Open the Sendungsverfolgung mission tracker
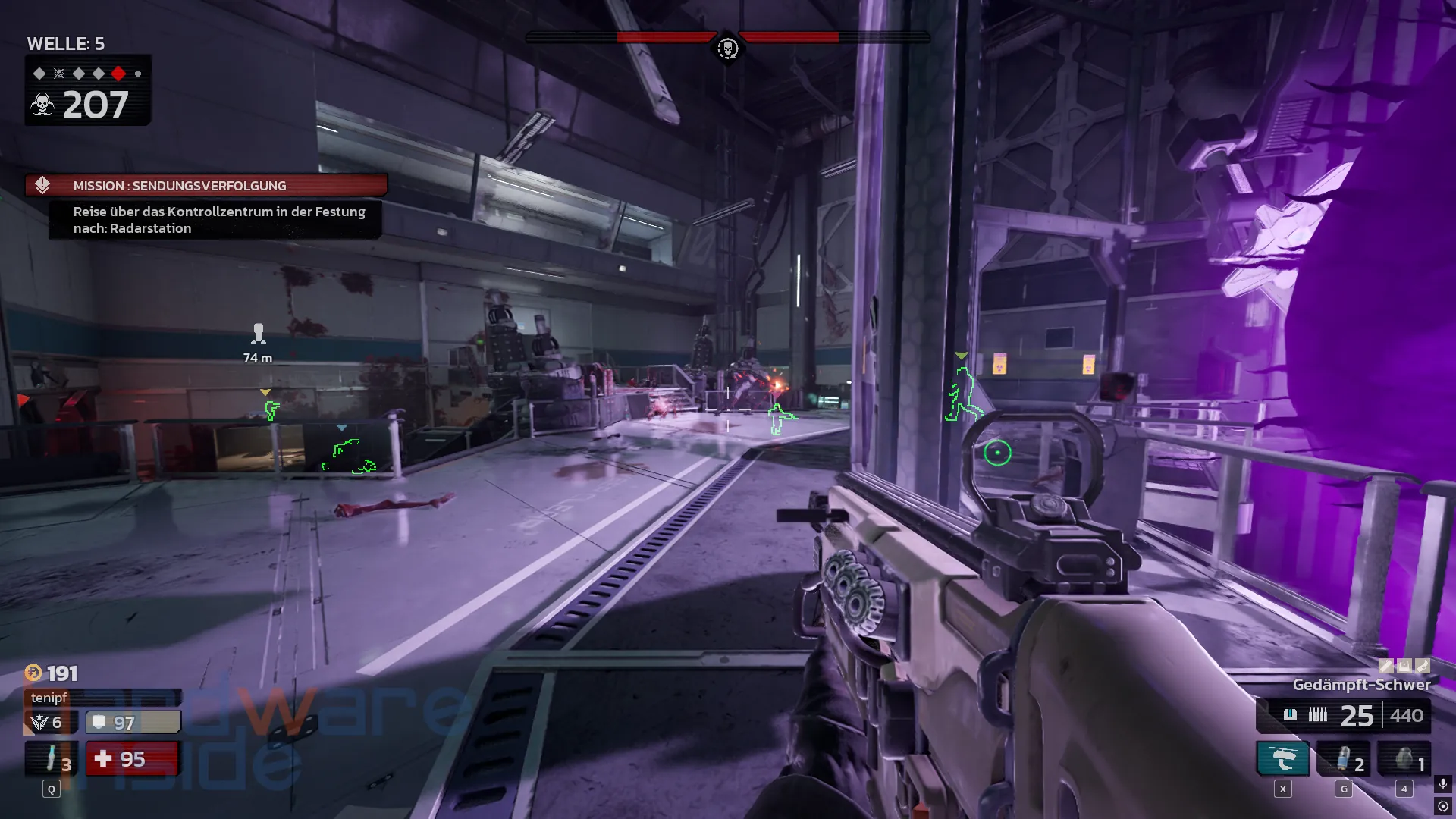 pyautogui.click(x=206, y=186)
